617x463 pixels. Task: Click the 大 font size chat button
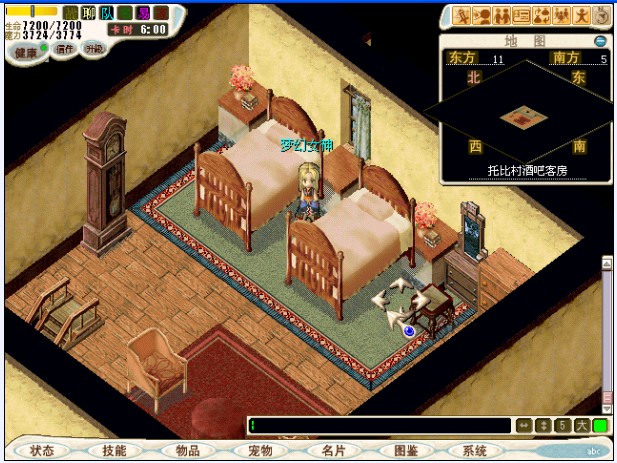click(582, 426)
